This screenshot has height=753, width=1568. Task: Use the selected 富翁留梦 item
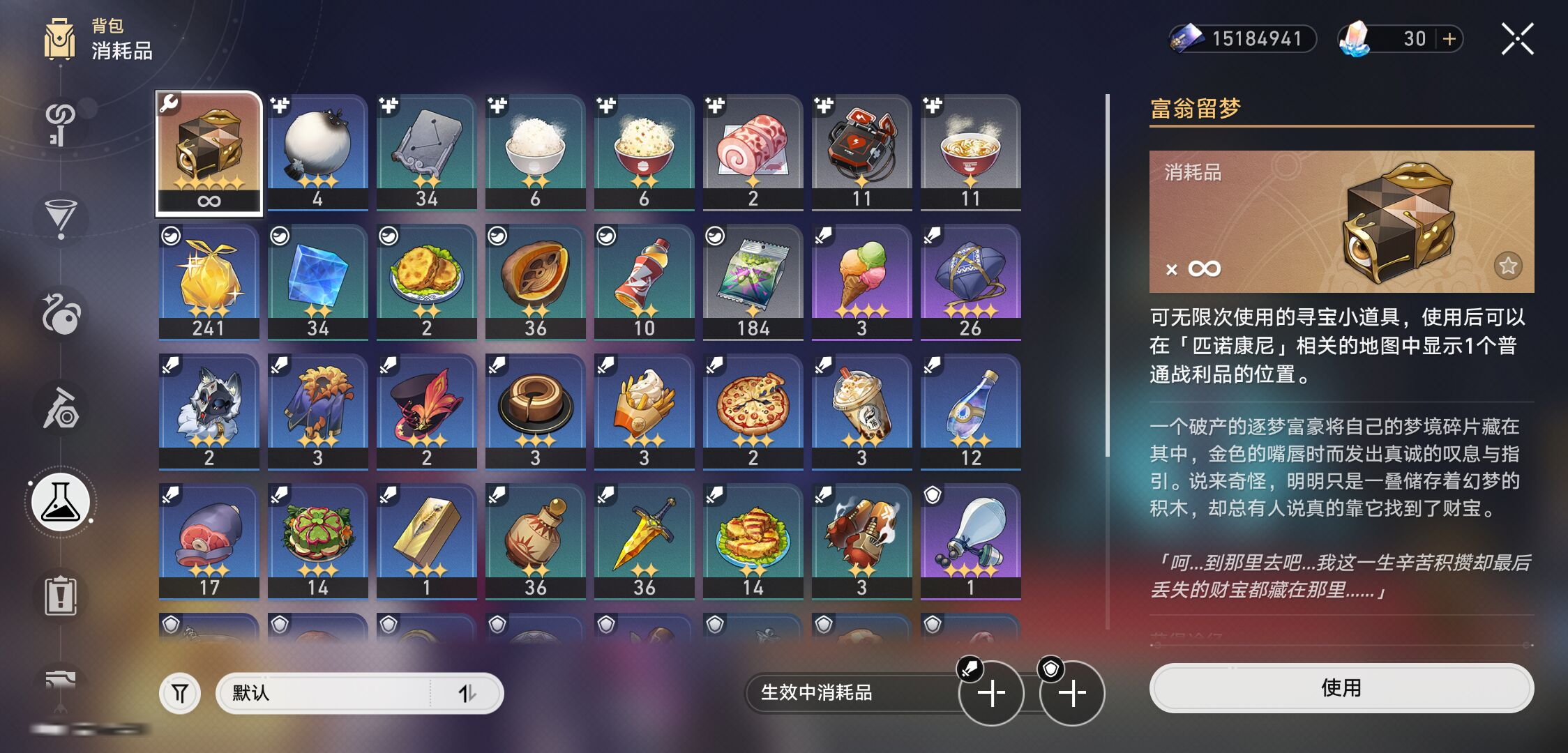1341,688
